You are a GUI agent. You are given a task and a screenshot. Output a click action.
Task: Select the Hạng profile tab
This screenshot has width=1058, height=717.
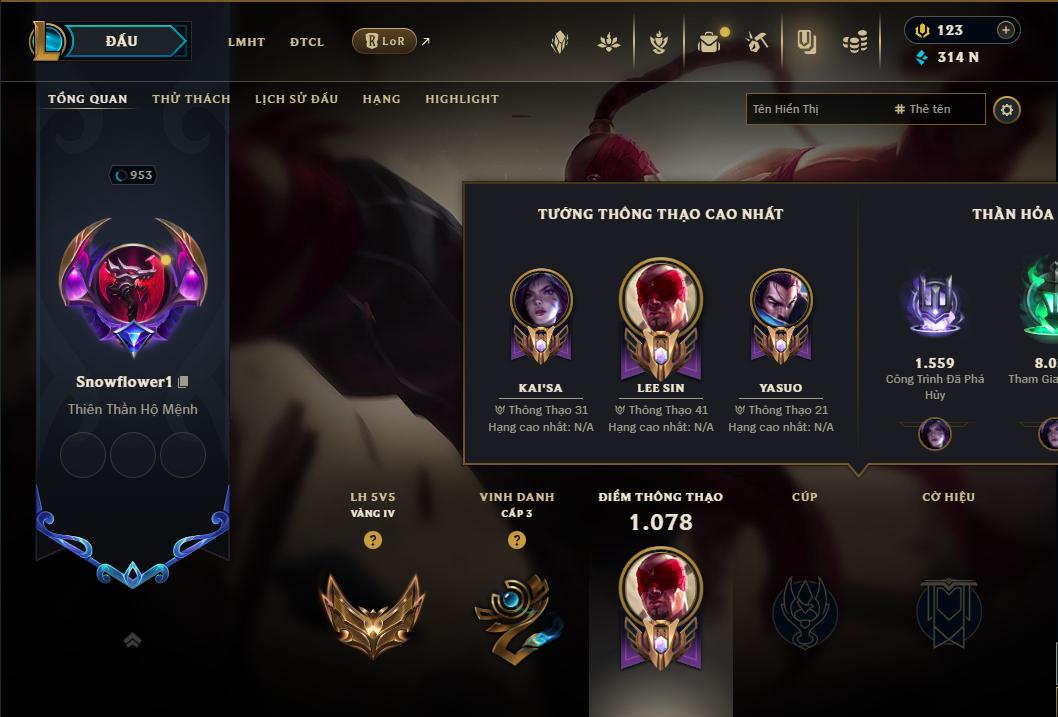point(381,99)
